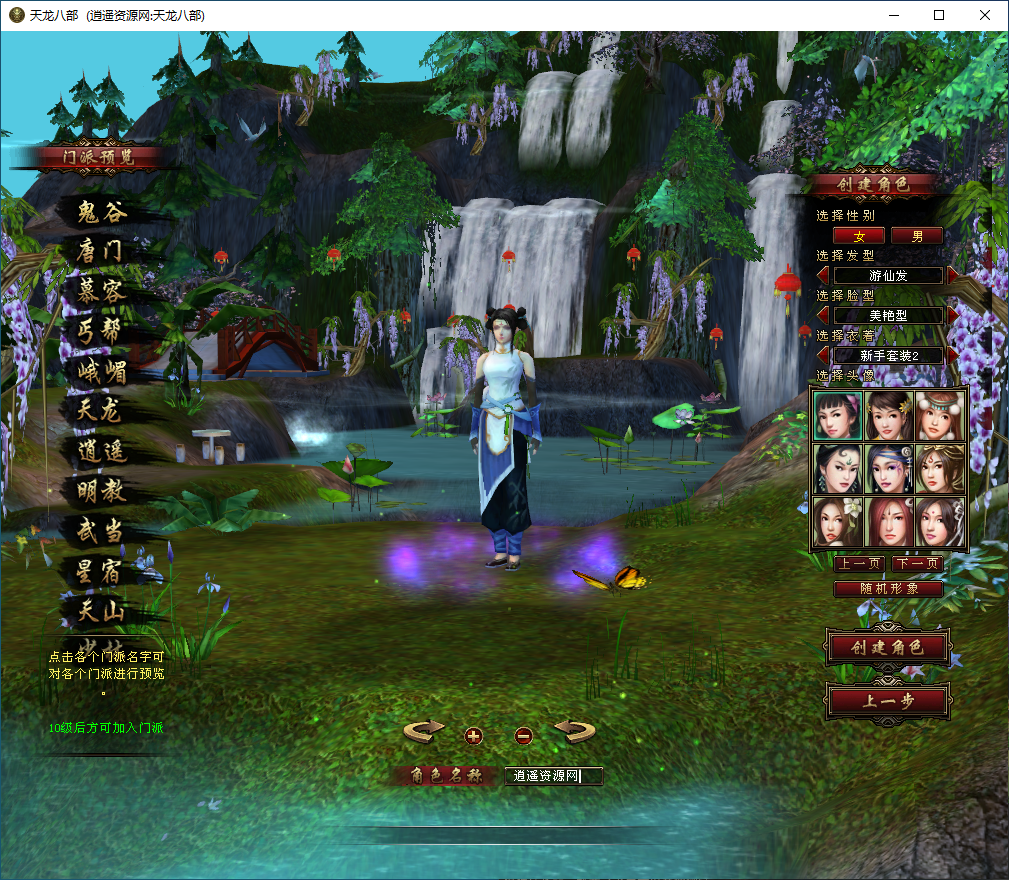Preview the 鬼谷 sect
Screen dimensions: 1009x880
[x=101, y=212]
